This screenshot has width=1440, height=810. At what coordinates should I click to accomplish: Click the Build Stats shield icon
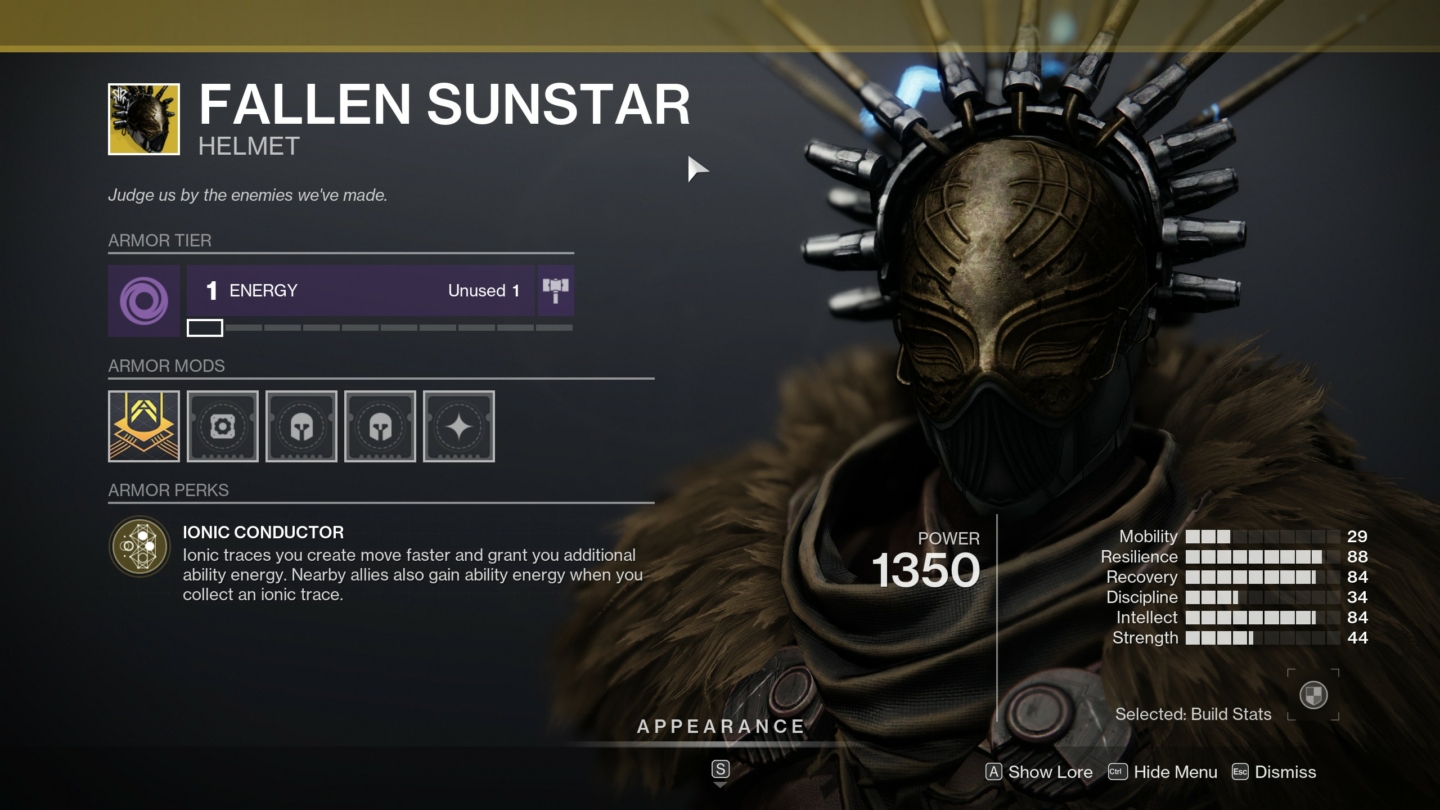point(1313,692)
